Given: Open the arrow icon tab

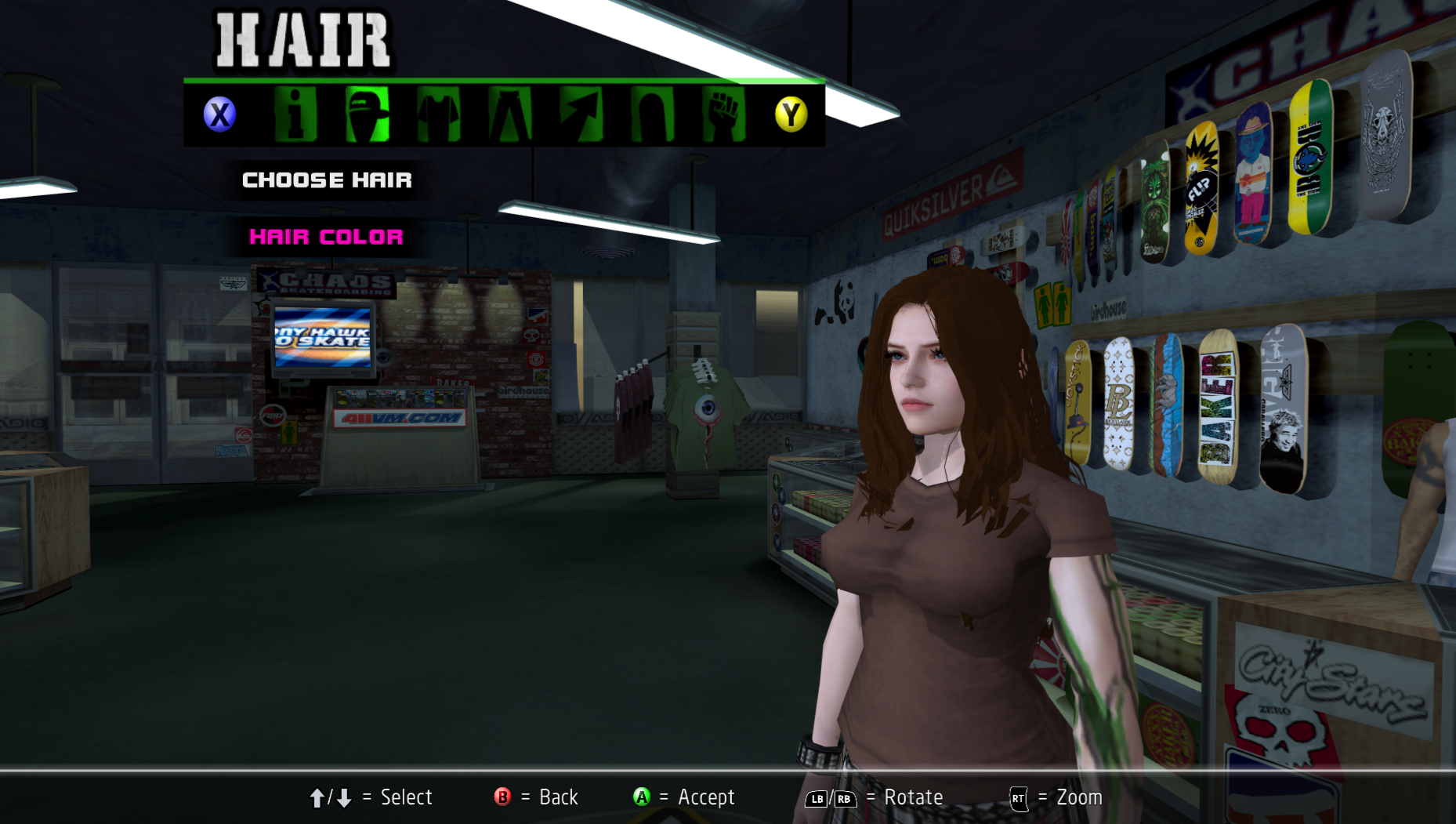Looking at the screenshot, I should pos(581,114).
